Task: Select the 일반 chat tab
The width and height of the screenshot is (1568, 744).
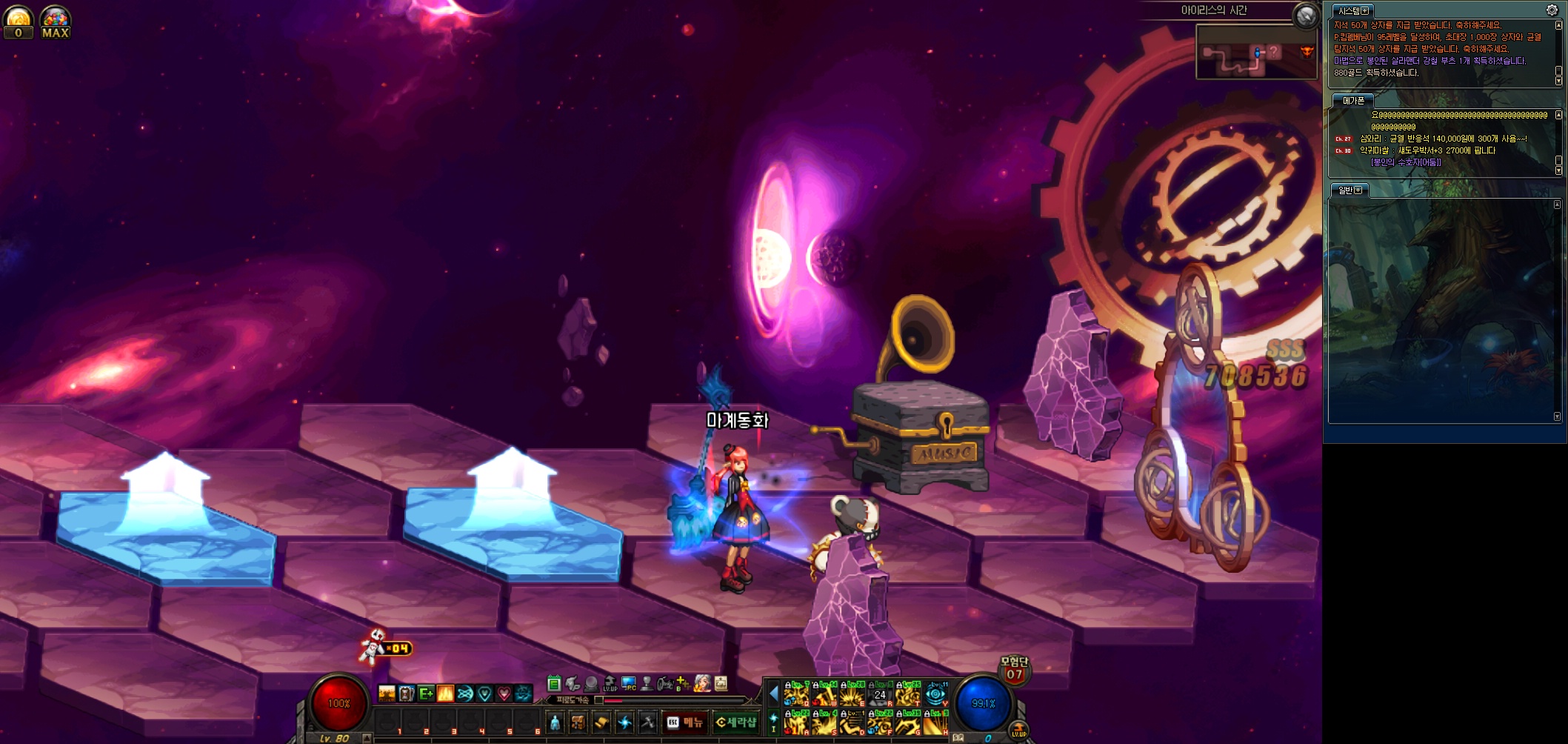Action: (1350, 190)
